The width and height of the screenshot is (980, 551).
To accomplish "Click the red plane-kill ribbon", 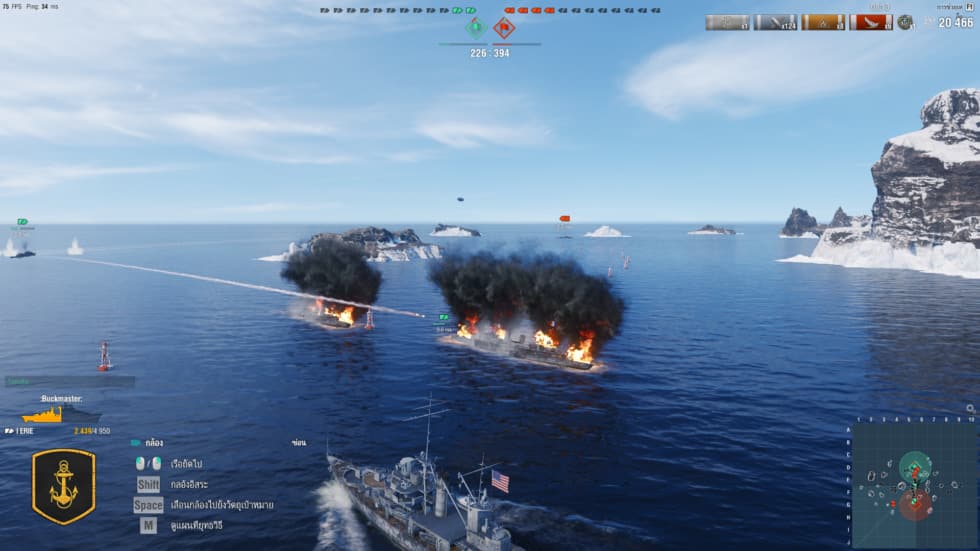I will [x=870, y=22].
